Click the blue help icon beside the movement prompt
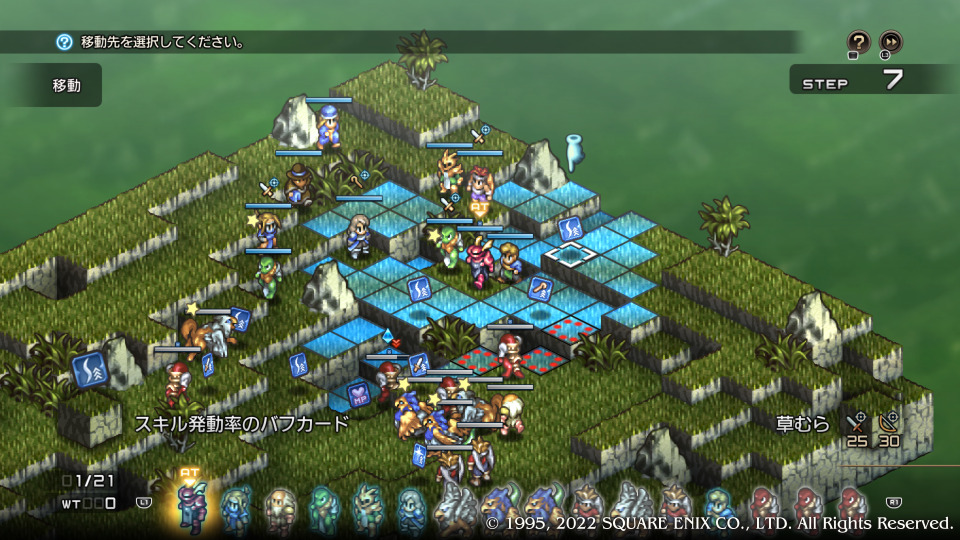 tap(64, 42)
